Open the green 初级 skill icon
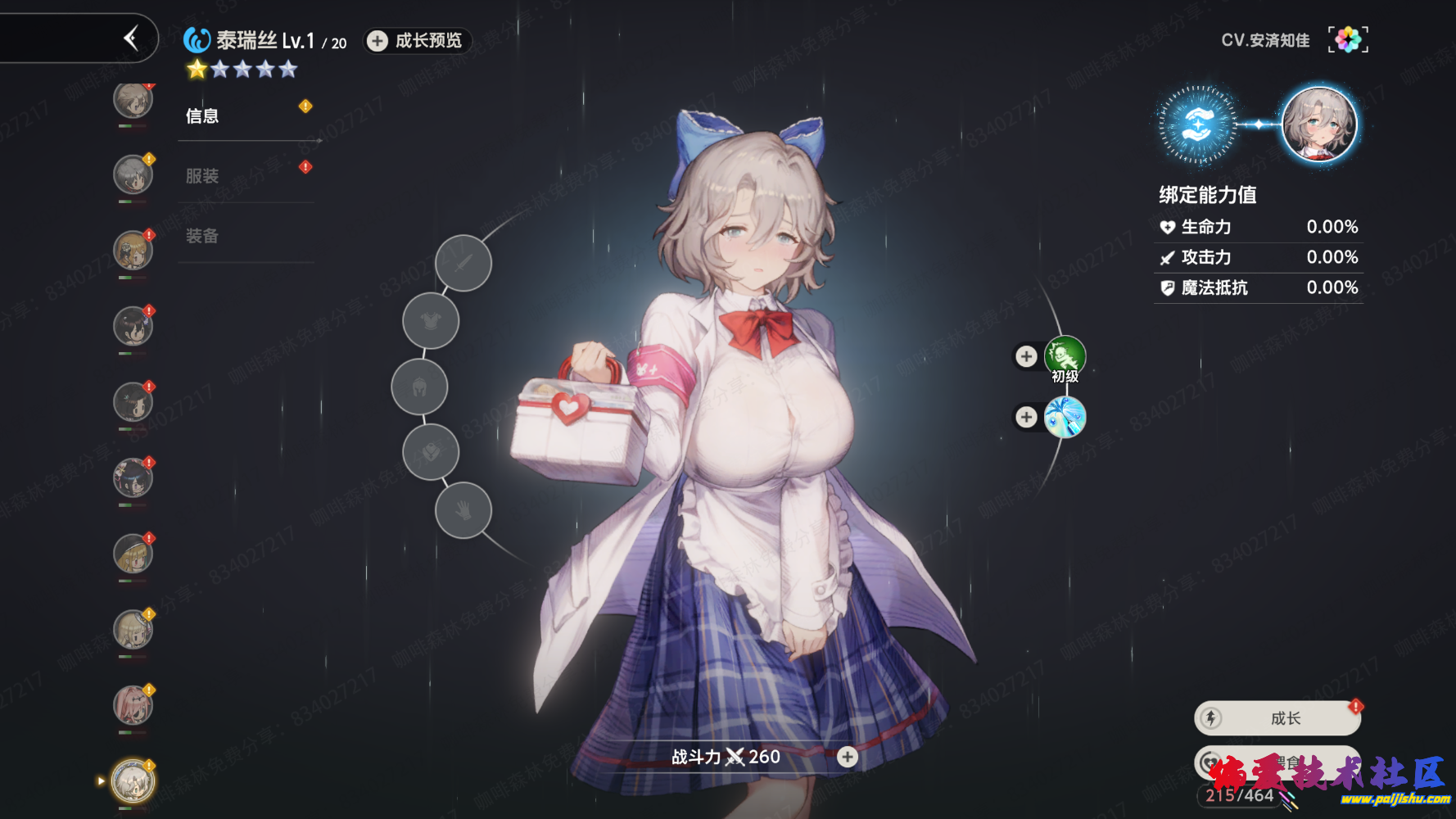 (1065, 357)
